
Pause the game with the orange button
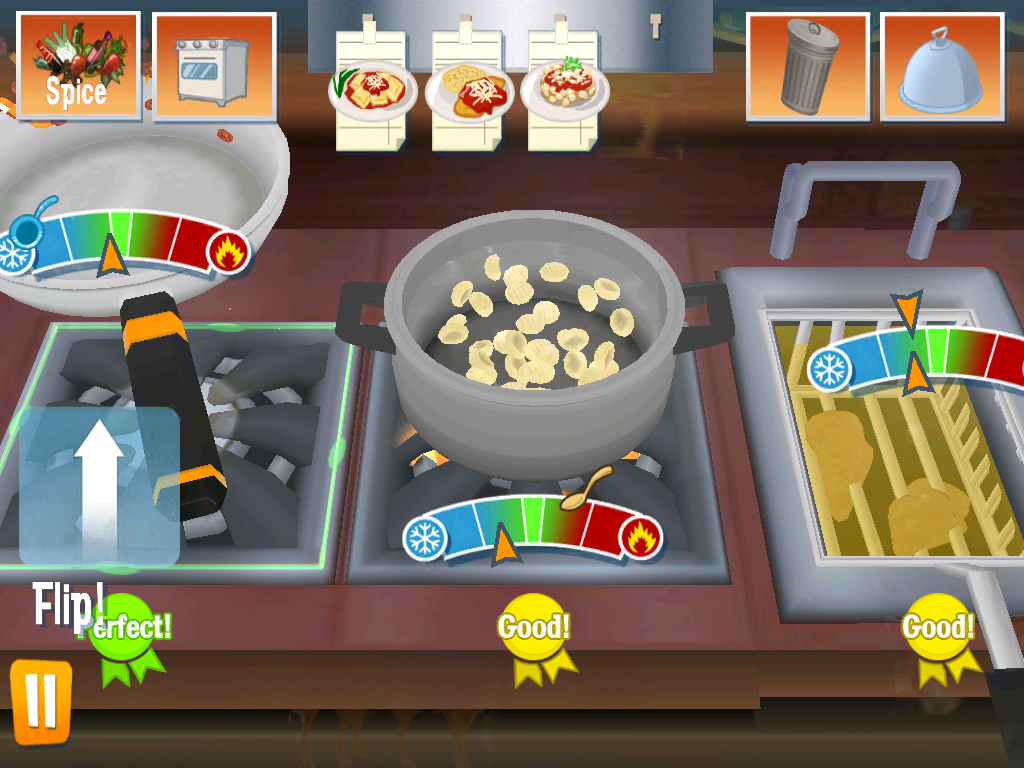(x=41, y=701)
